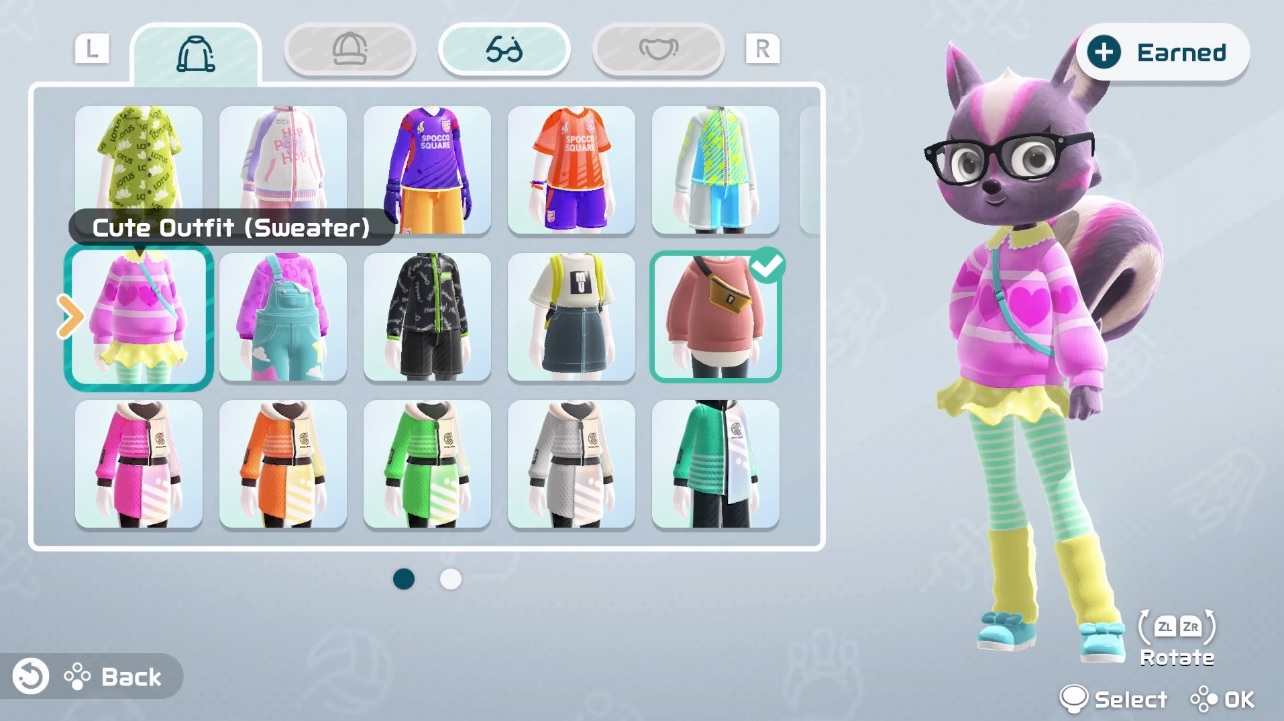The height and width of the screenshot is (721, 1284).
Task: Switch to the glasses accessory tab
Action: [x=504, y=49]
